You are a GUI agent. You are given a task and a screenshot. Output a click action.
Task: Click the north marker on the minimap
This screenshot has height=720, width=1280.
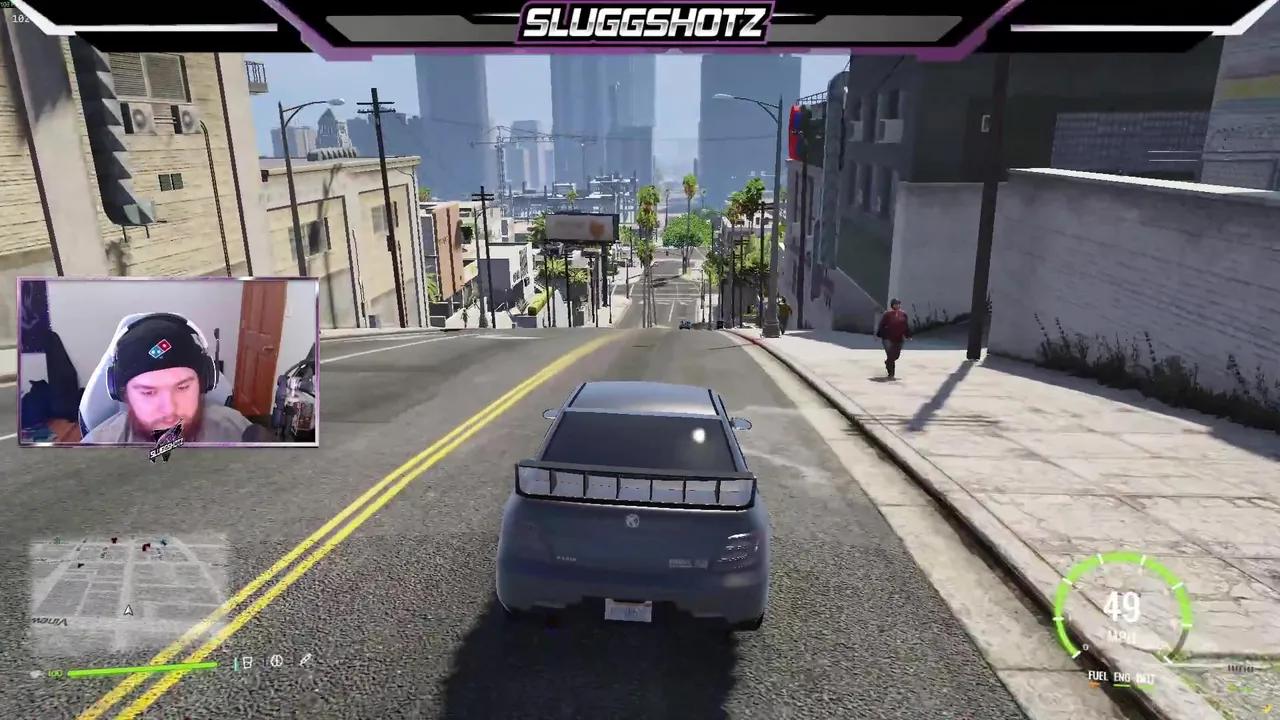tap(128, 610)
